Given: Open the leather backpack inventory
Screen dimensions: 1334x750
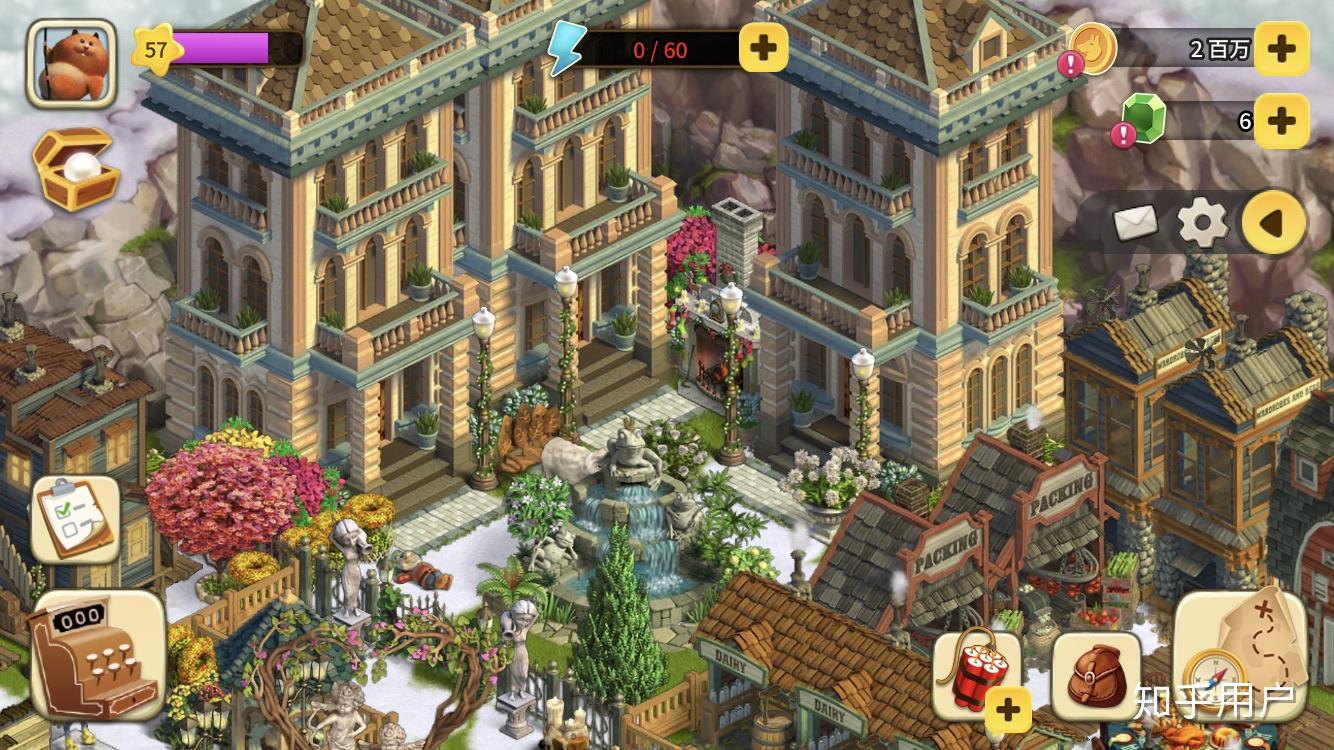Looking at the screenshot, I should tap(1095, 675).
